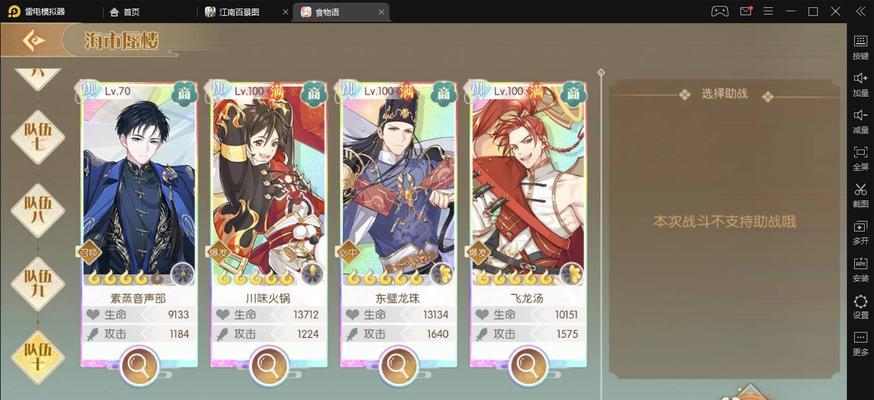
Task: Open the emulator 设置 settings
Action: point(860,305)
